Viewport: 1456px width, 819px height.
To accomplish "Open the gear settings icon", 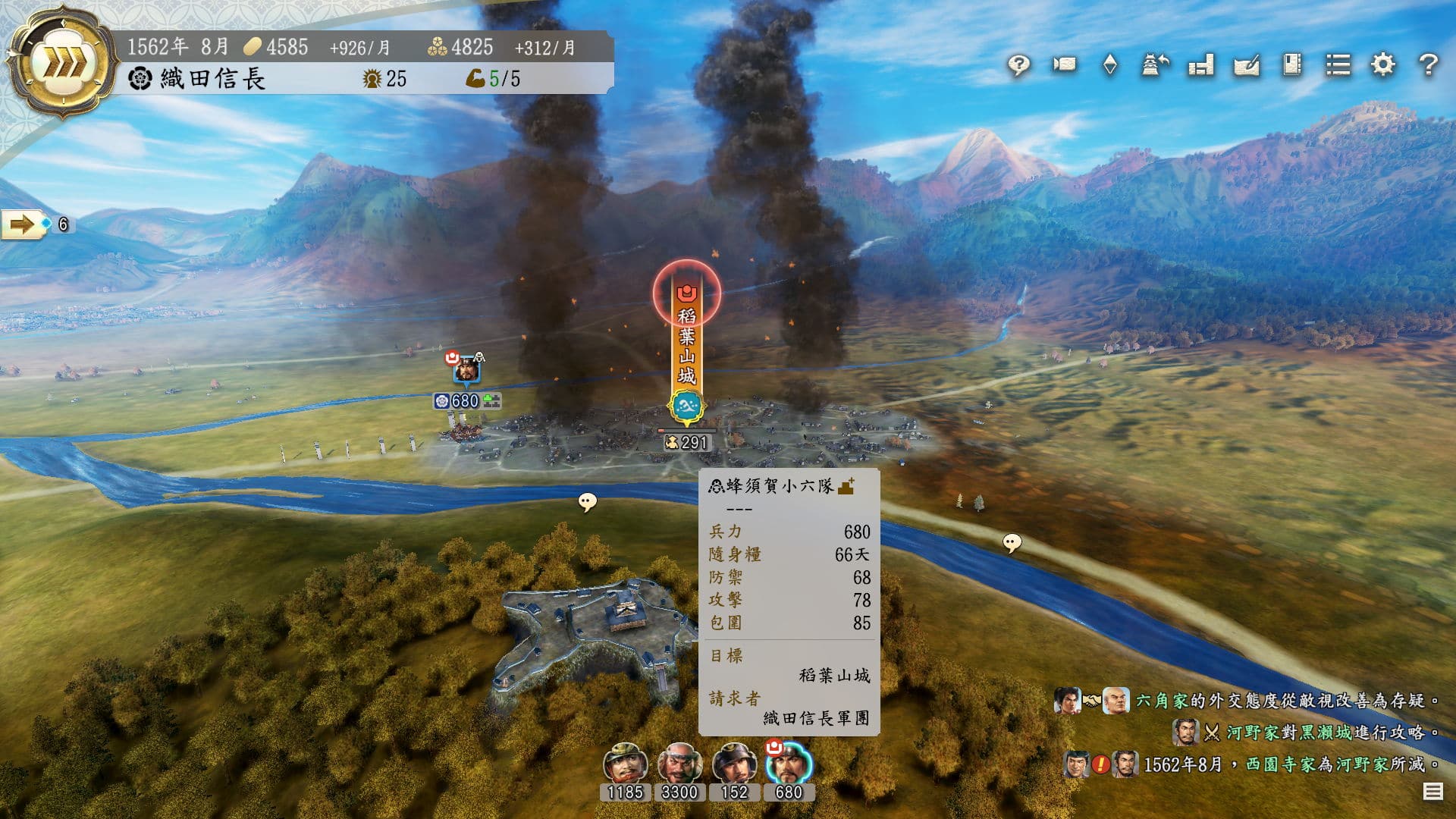I will point(1383,65).
